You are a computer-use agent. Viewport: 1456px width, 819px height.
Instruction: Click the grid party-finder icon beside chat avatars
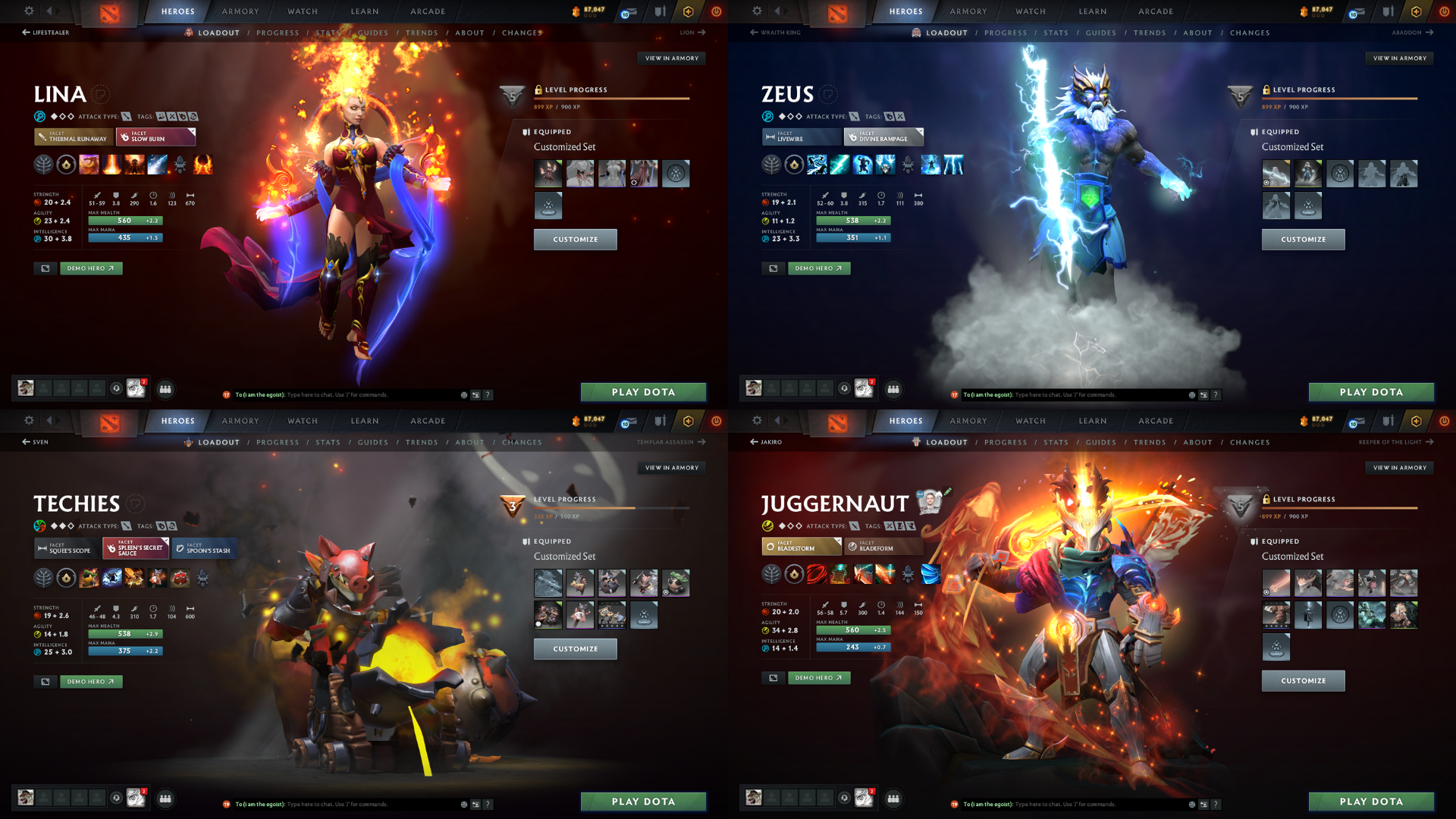(x=165, y=389)
